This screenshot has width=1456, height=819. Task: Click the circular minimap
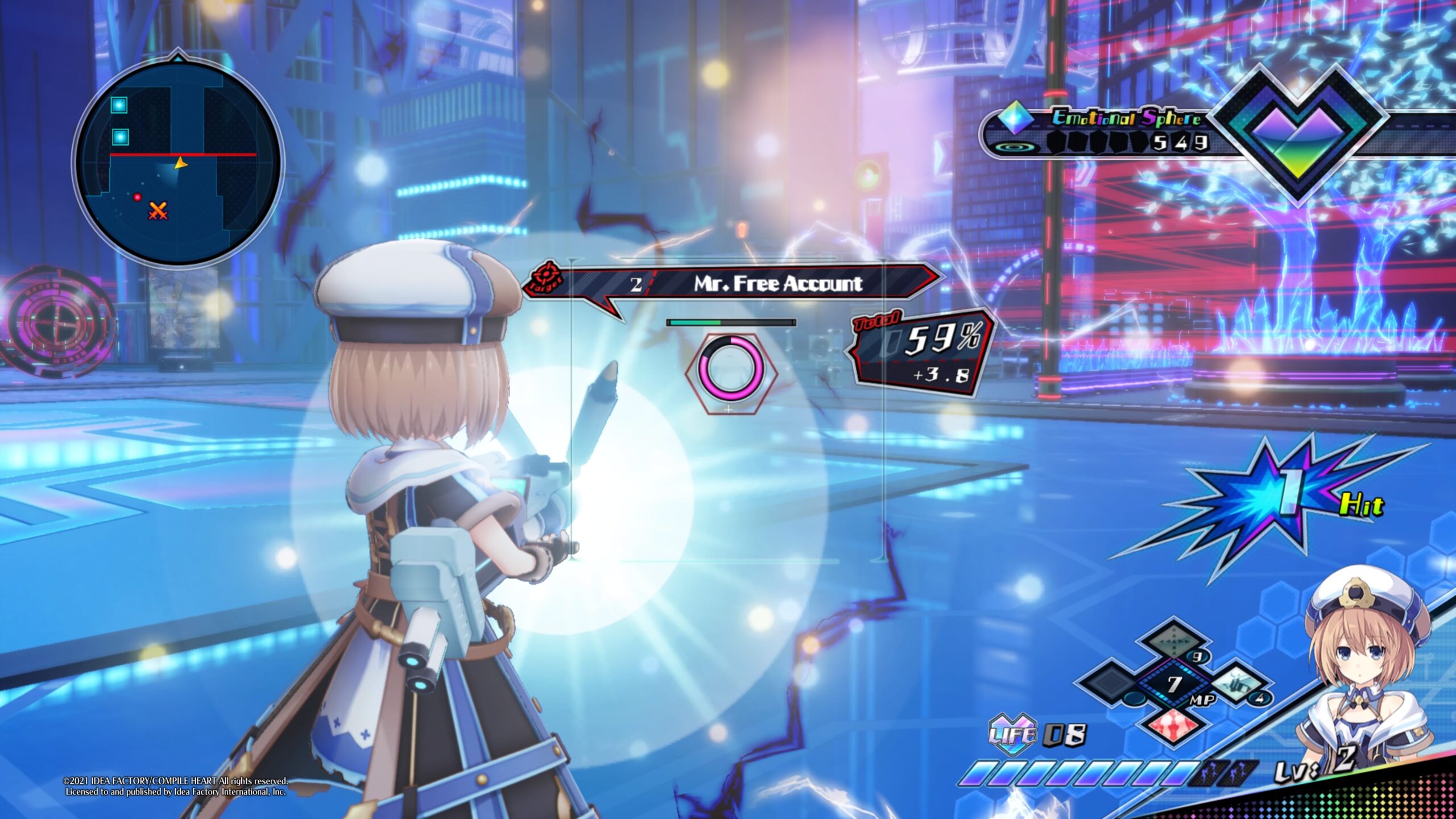pyautogui.click(x=177, y=162)
